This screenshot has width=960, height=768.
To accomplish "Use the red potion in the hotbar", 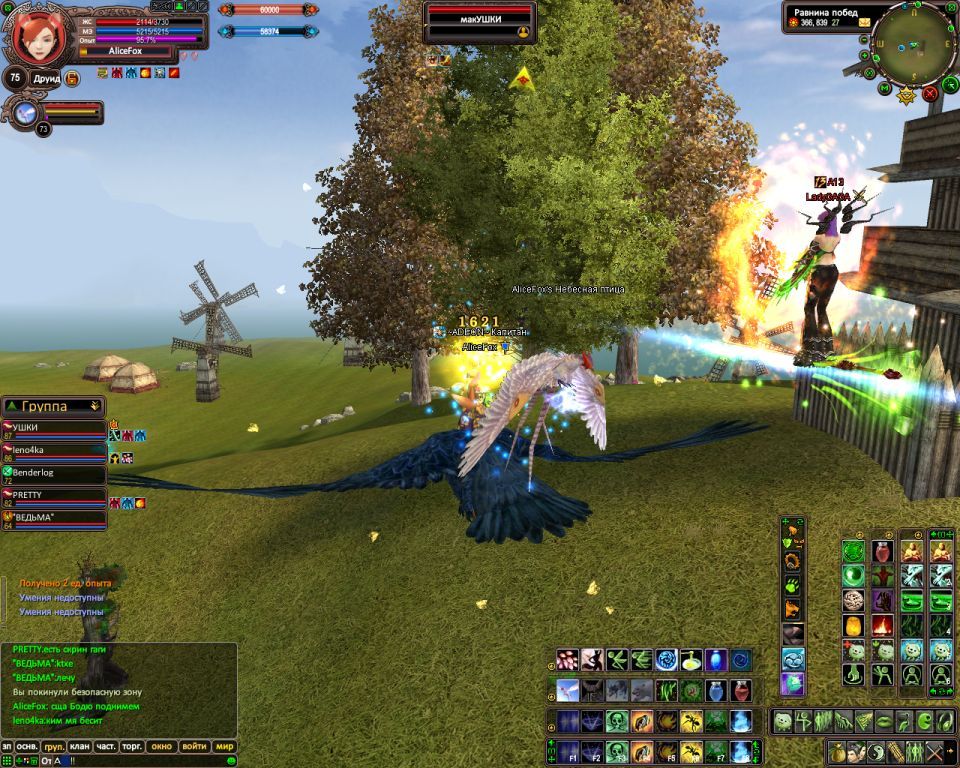I will (x=741, y=690).
